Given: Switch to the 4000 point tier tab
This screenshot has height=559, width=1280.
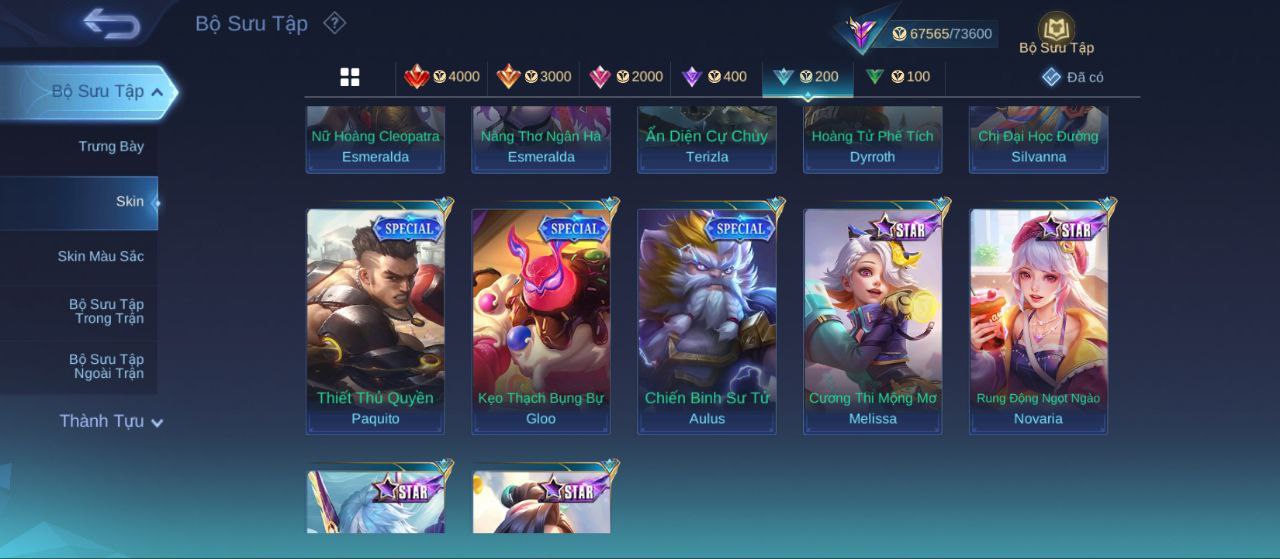Looking at the screenshot, I should (x=442, y=77).
